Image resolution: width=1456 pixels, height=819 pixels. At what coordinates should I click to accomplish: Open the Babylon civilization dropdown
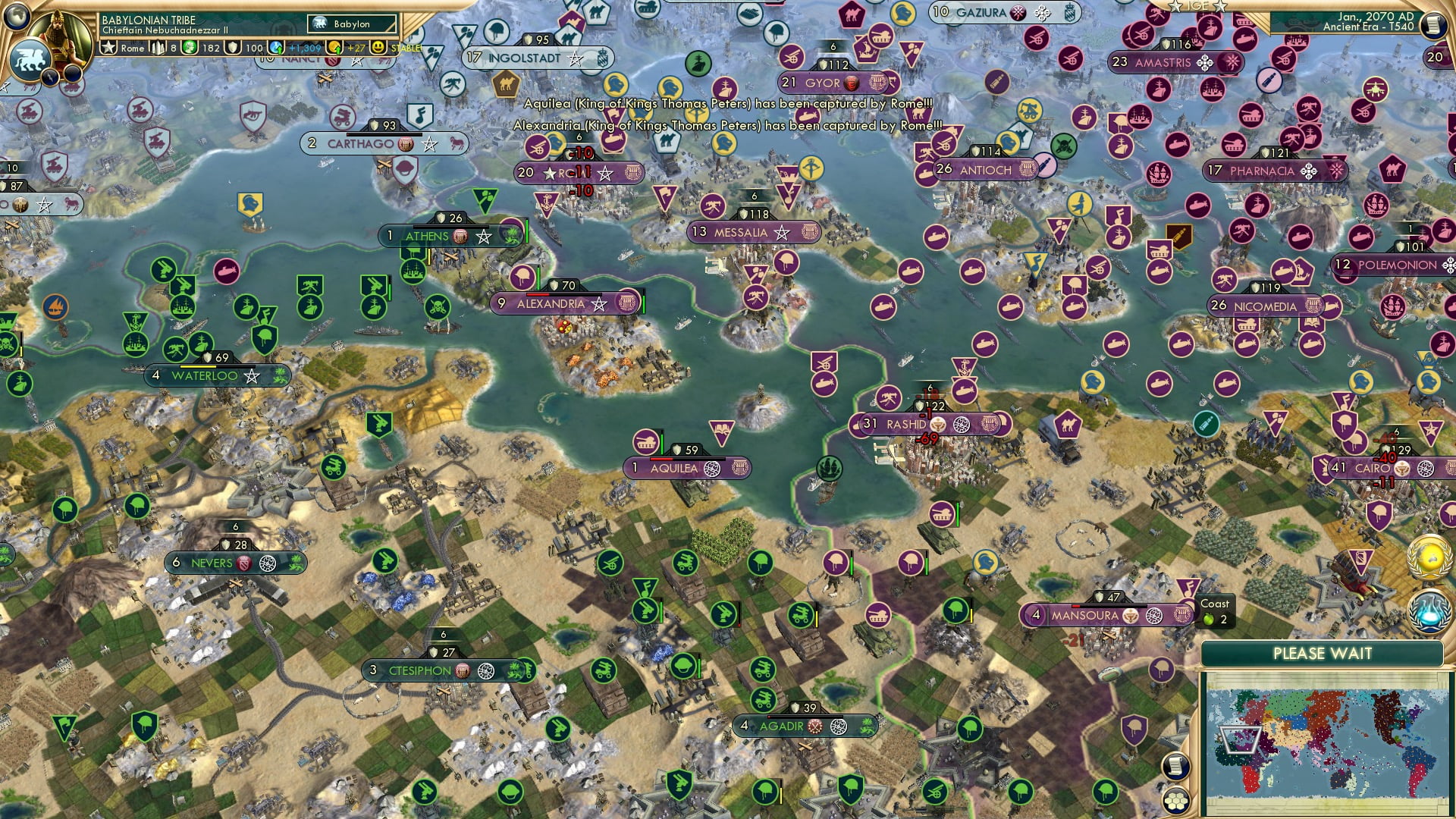[353, 24]
